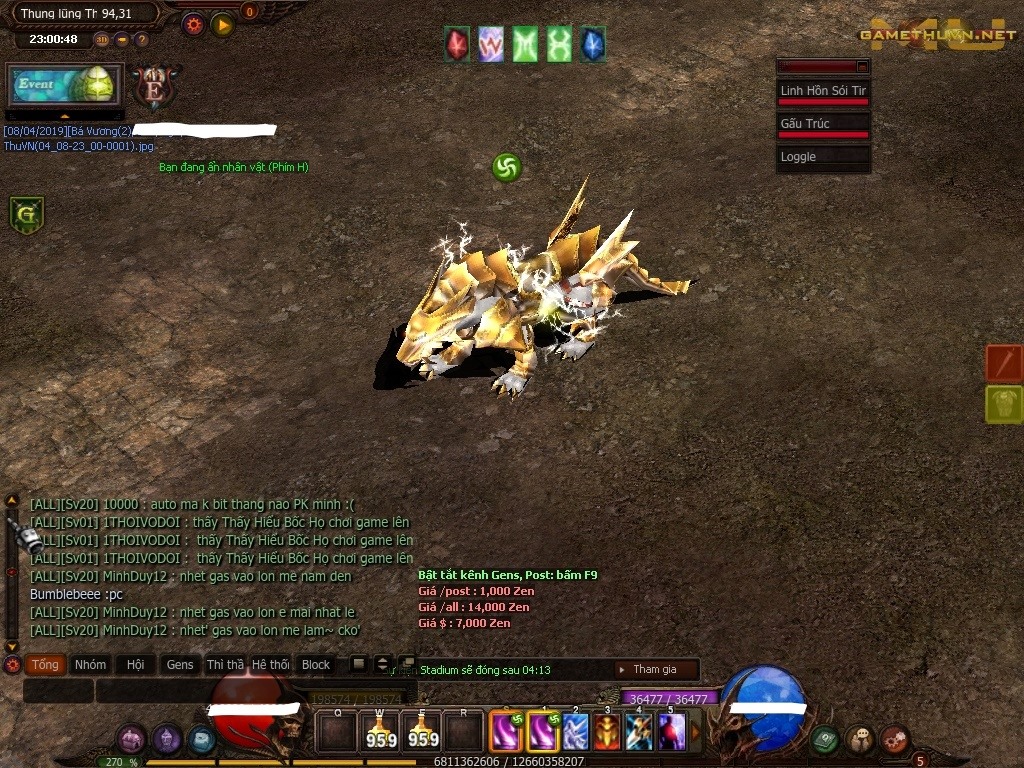1024x768 pixels.
Task: Select the Gens chat tab
Action: tap(180, 665)
